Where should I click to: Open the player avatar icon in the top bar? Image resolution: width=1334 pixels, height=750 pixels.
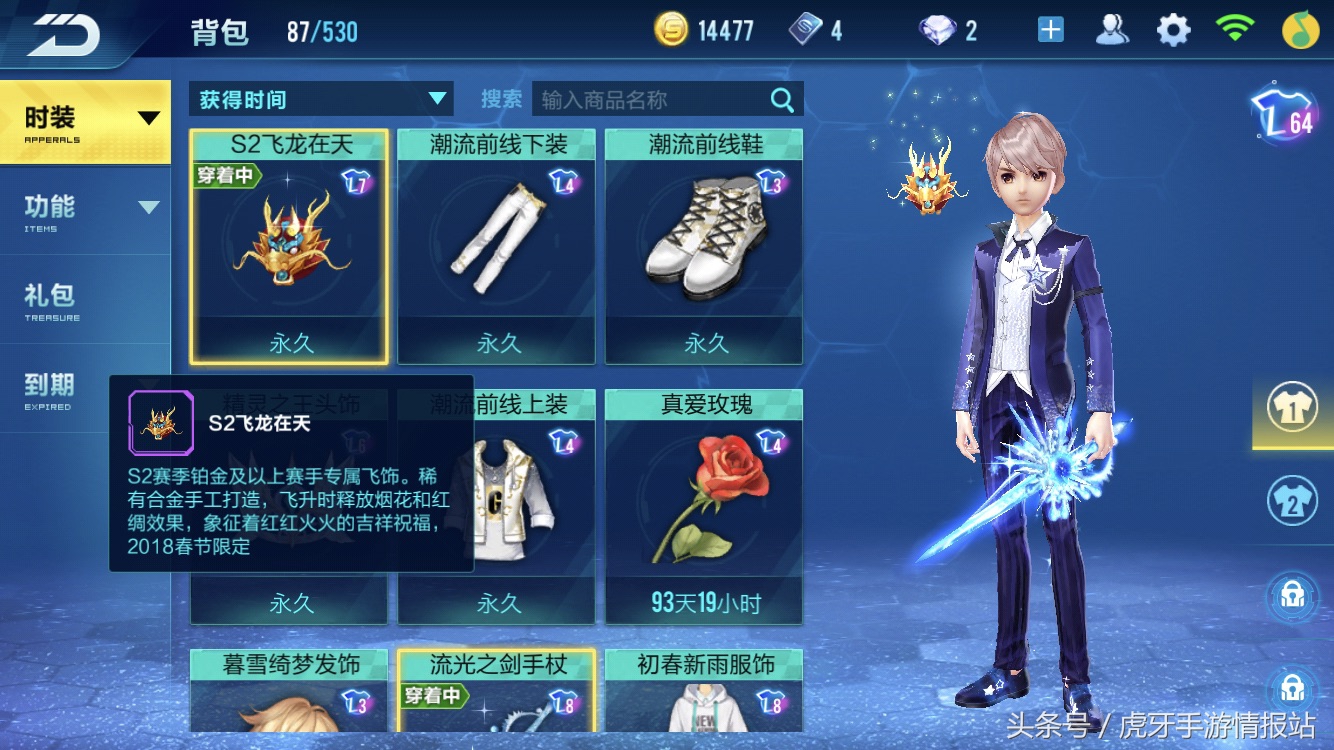click(1112, 28)
